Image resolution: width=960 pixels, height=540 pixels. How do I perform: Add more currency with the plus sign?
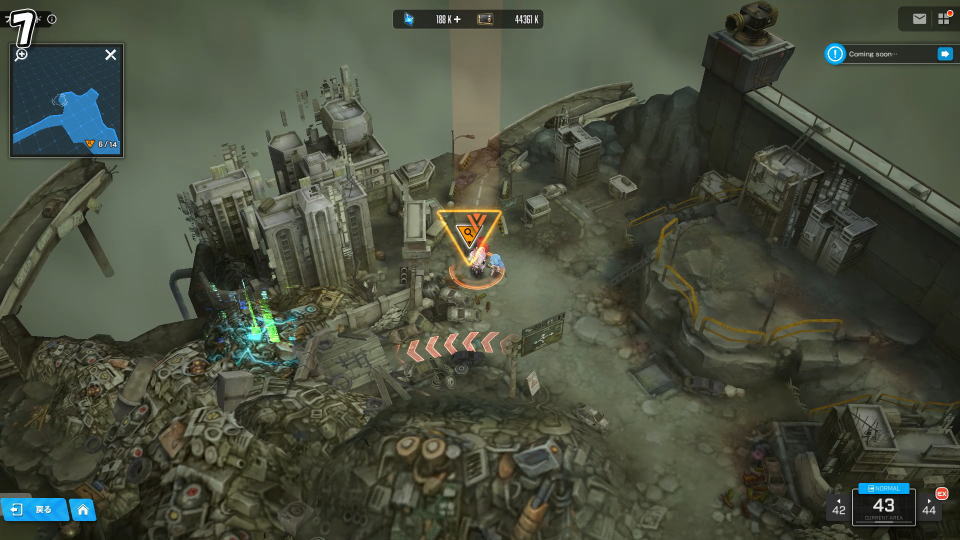click(x=457, y=19)
